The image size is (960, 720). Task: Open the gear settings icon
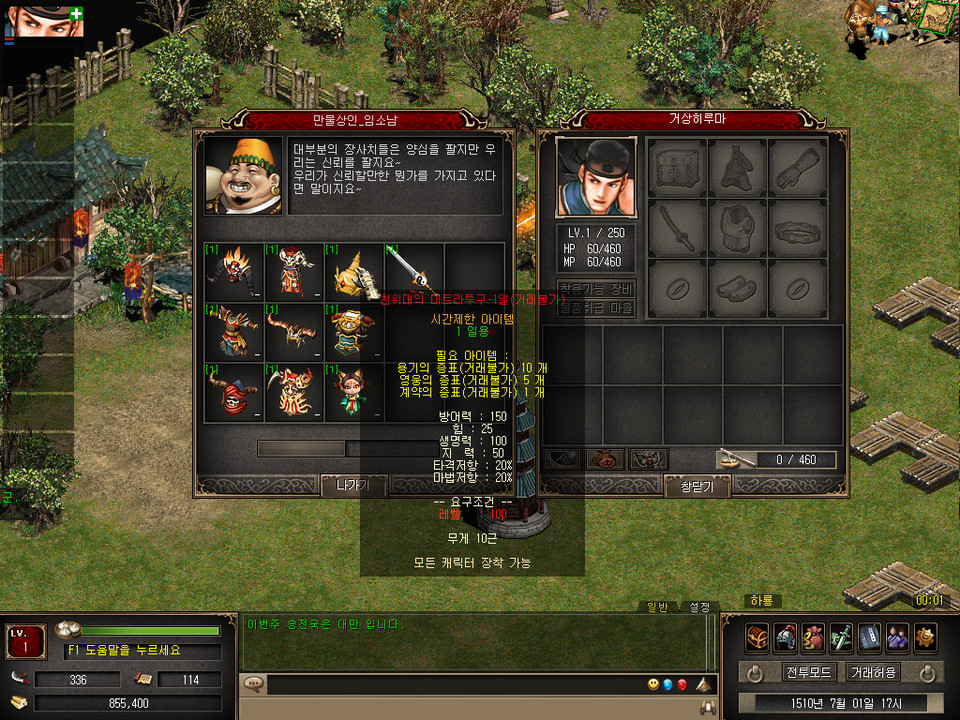click(x=925, y=636)
